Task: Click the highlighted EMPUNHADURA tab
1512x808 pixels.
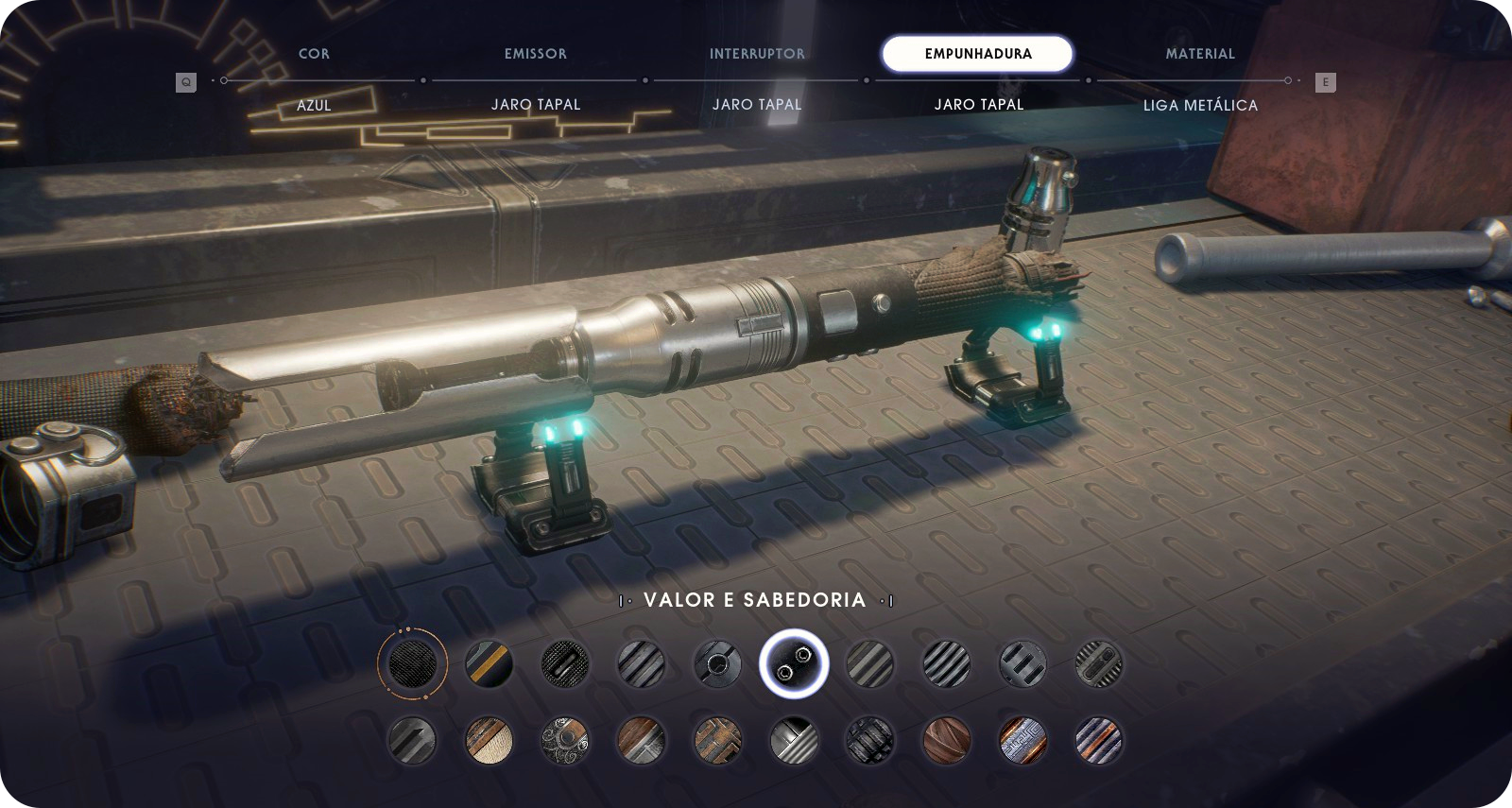Action: pyautogui.click(x=977, y=54)
